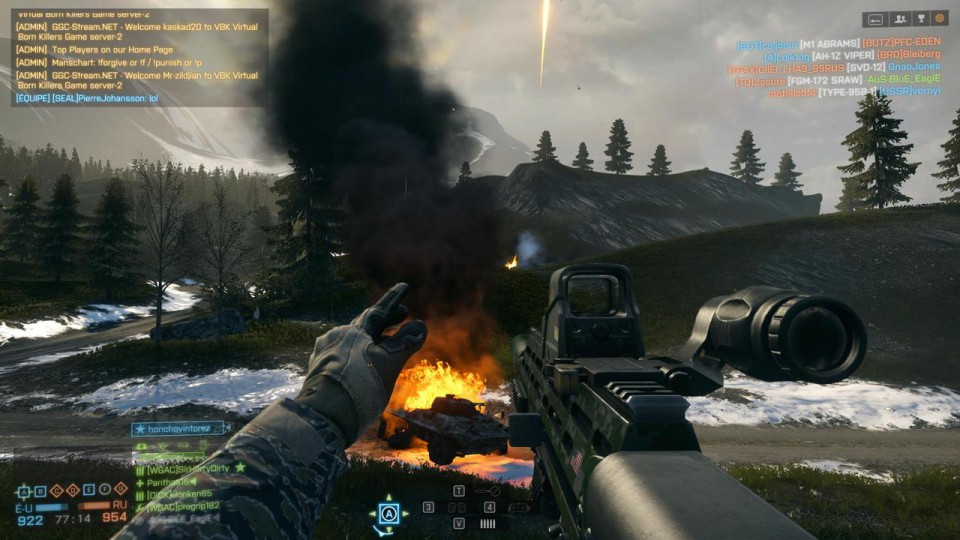Pick objective F flag marker
Screen dimensions: 960x540
[104, 490]
